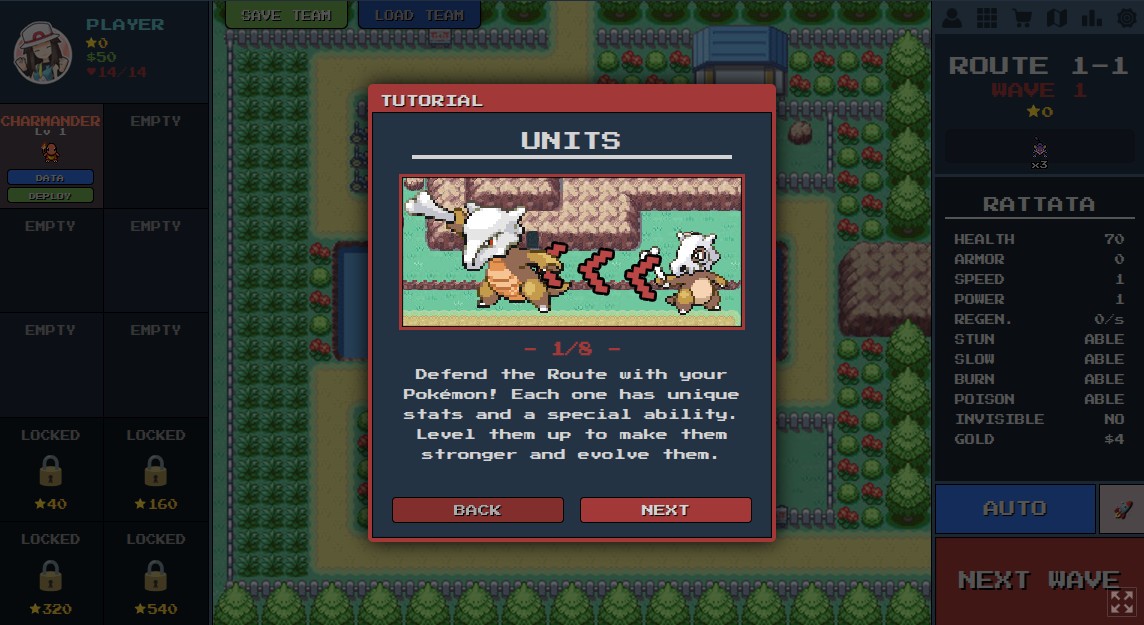Image resolution: width=1144 pixels, height=625 pixels.
Task: Toggle the Auto wave button
Action: point(1014,508)
